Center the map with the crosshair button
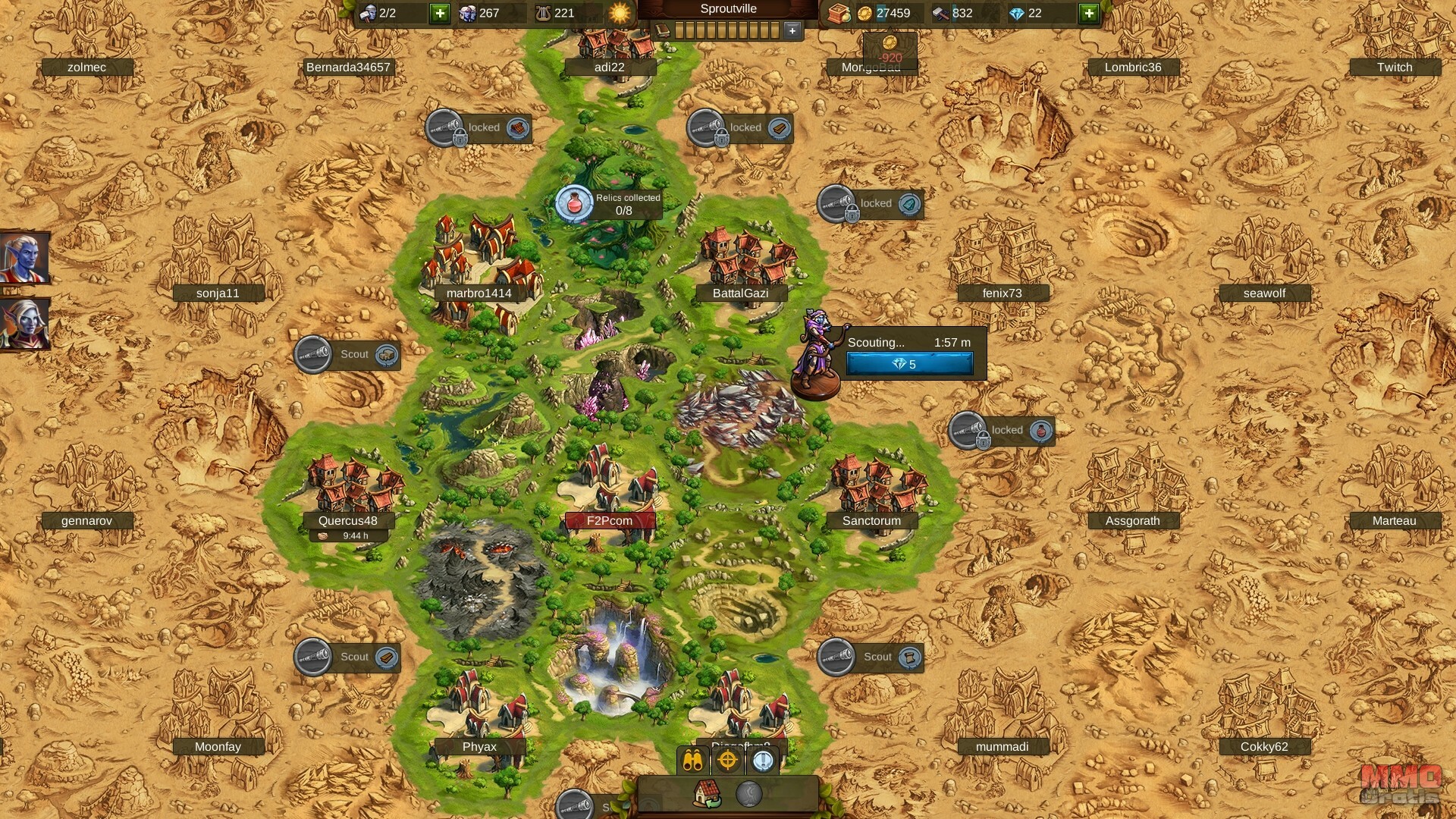Screen dimensions: 1456x819 (x=728, y=761)
